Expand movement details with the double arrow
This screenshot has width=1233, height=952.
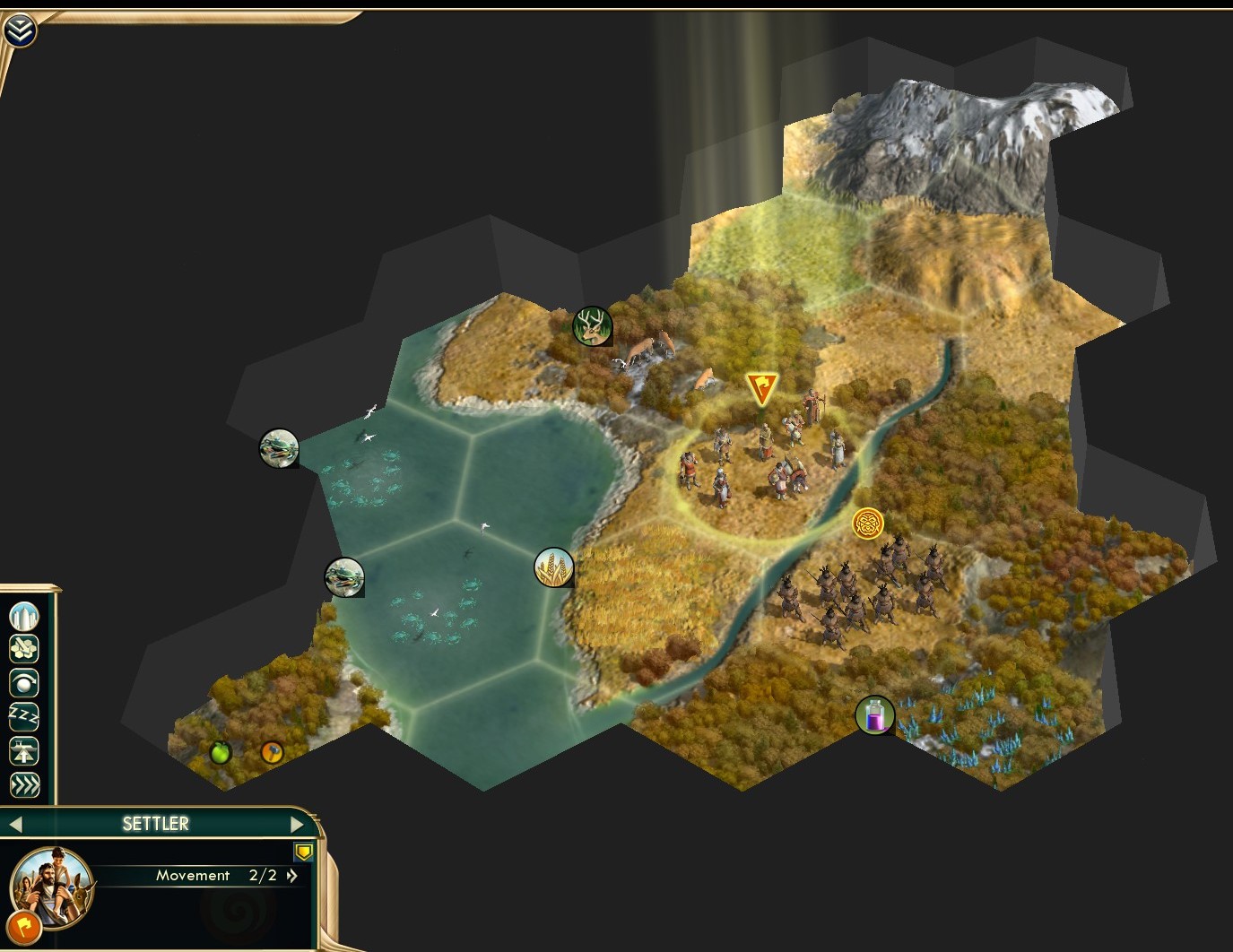(x=292, y=876)
